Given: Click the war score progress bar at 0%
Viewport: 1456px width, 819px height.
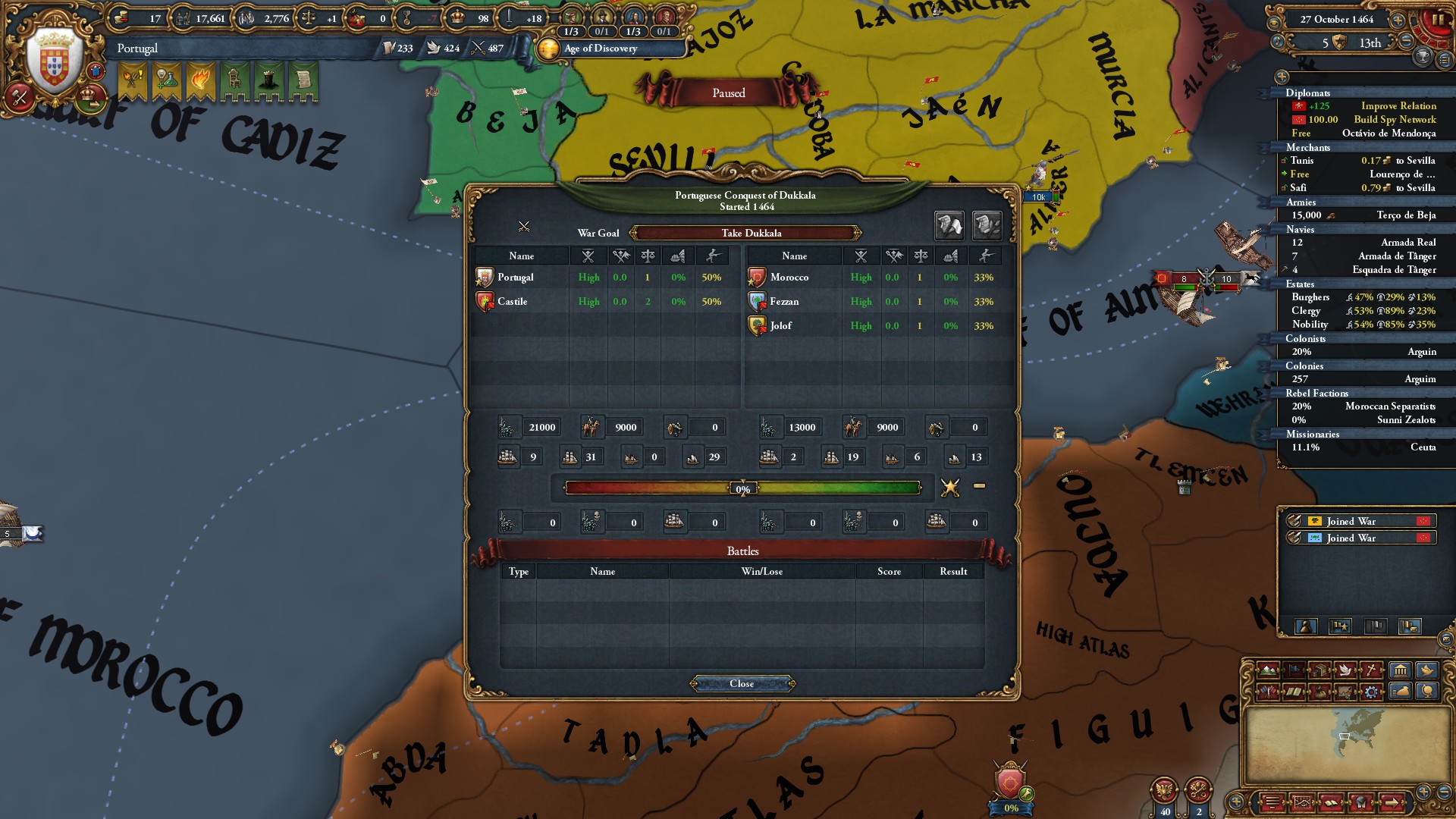Looking at the screenshot, I should coord(742,488).
